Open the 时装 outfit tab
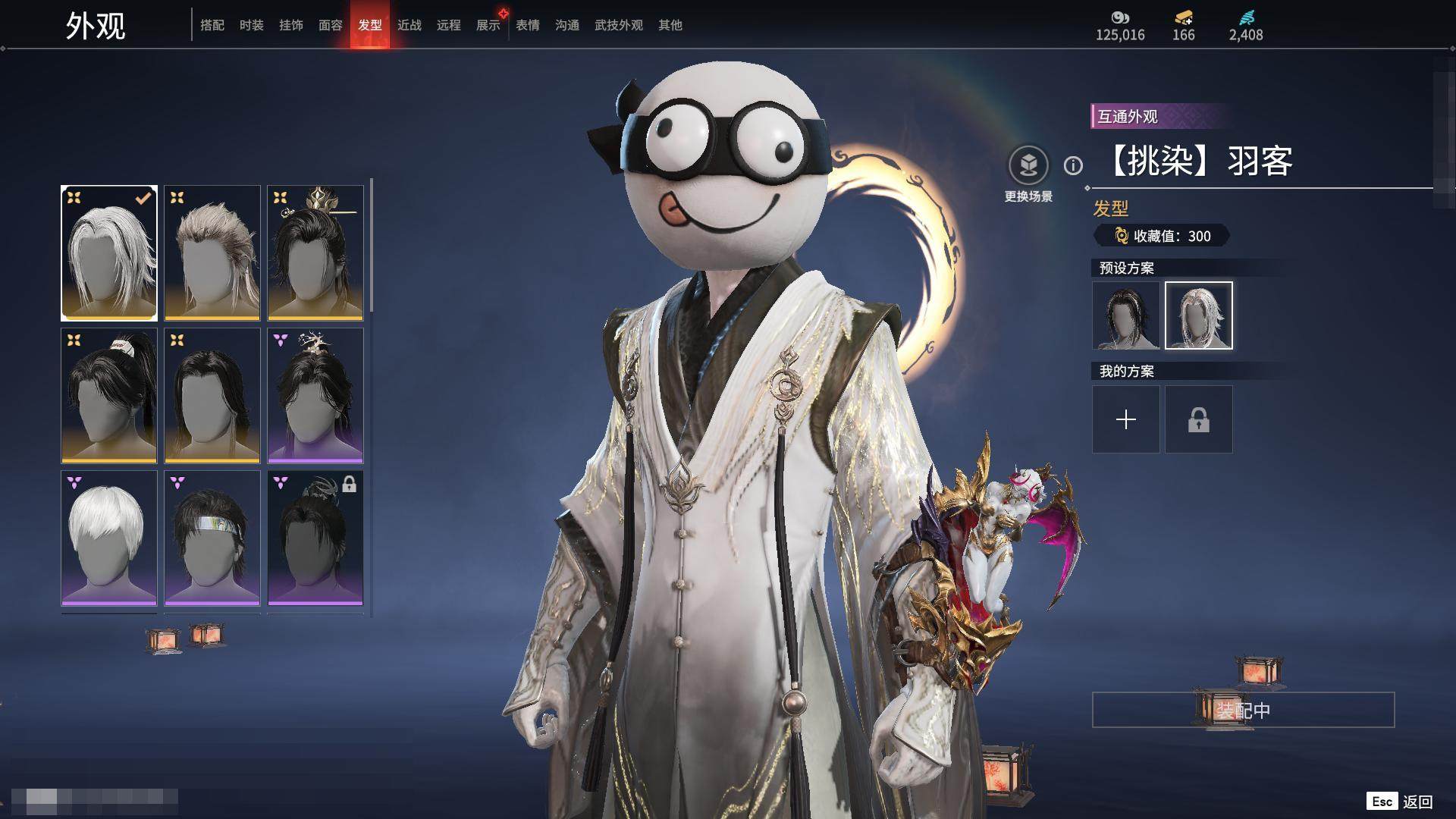This screenshot has width=1456, height=819. [252, 25]
